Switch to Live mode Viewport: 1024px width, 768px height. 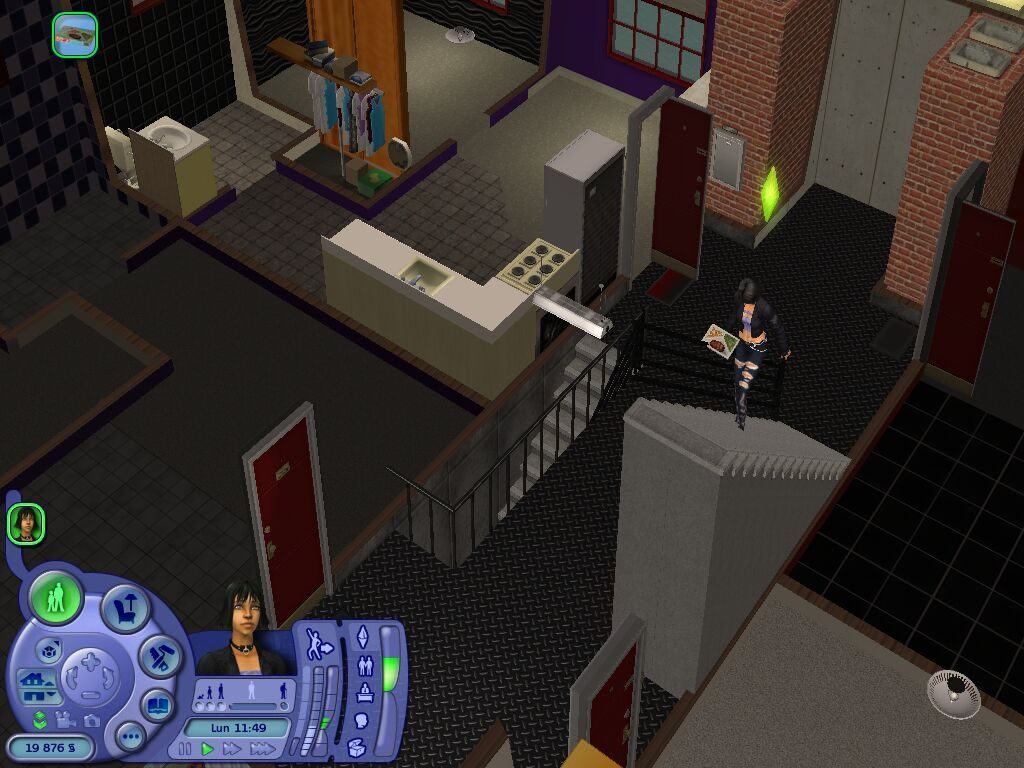[56, 599]
